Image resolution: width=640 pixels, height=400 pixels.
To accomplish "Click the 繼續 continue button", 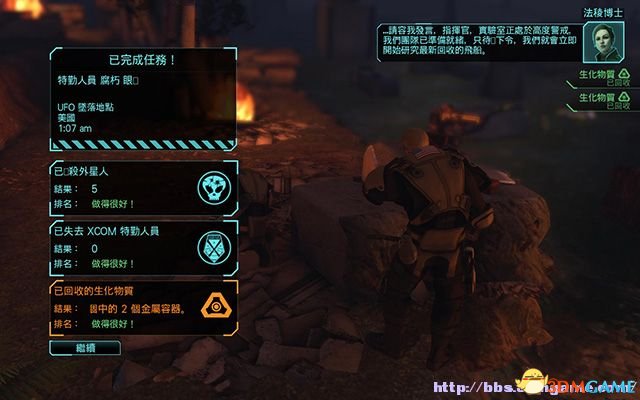I will coord(84,347).
